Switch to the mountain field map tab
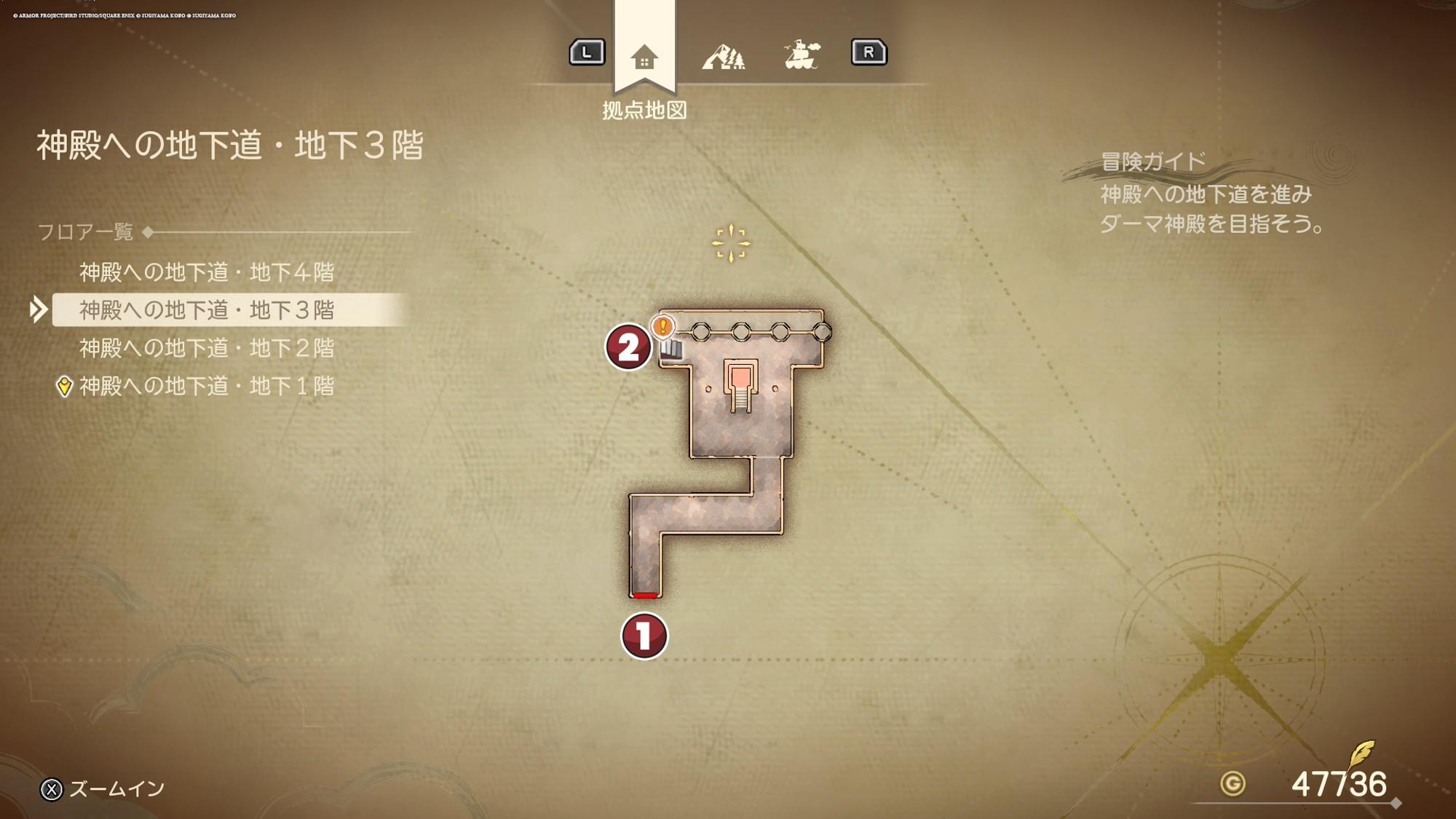The width and height of the screenshot is (1456, 819). (723, 57)
